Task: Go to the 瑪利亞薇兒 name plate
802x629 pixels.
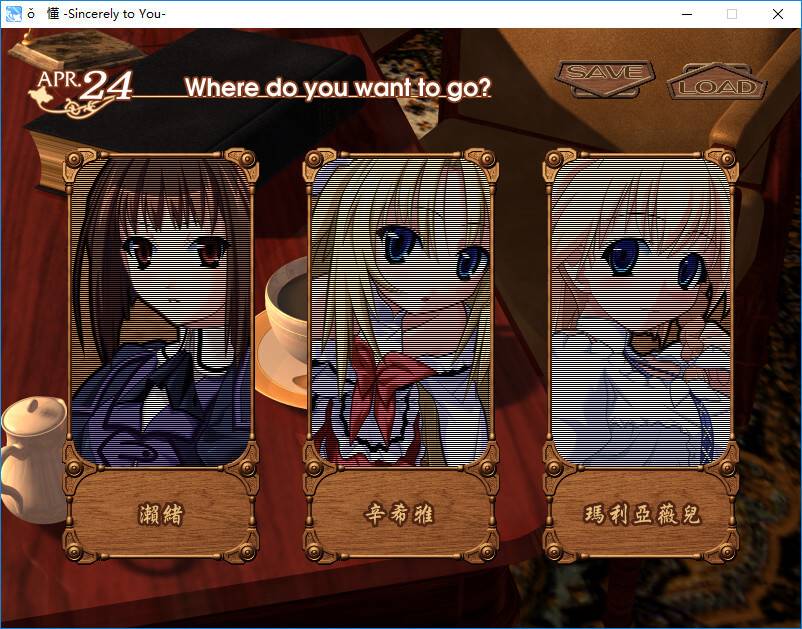Action: click(x=642, y=515)
